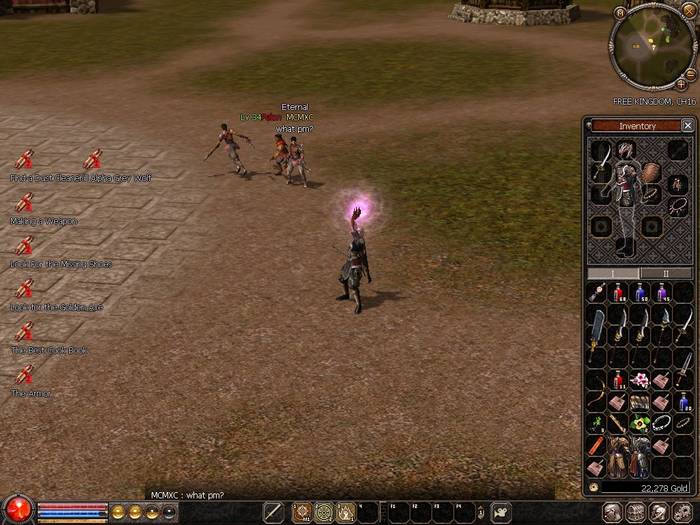Screen dimensions: 700x525
Task: Close the Inventory window
Action: pyautogui.click(x=687, y=126)
